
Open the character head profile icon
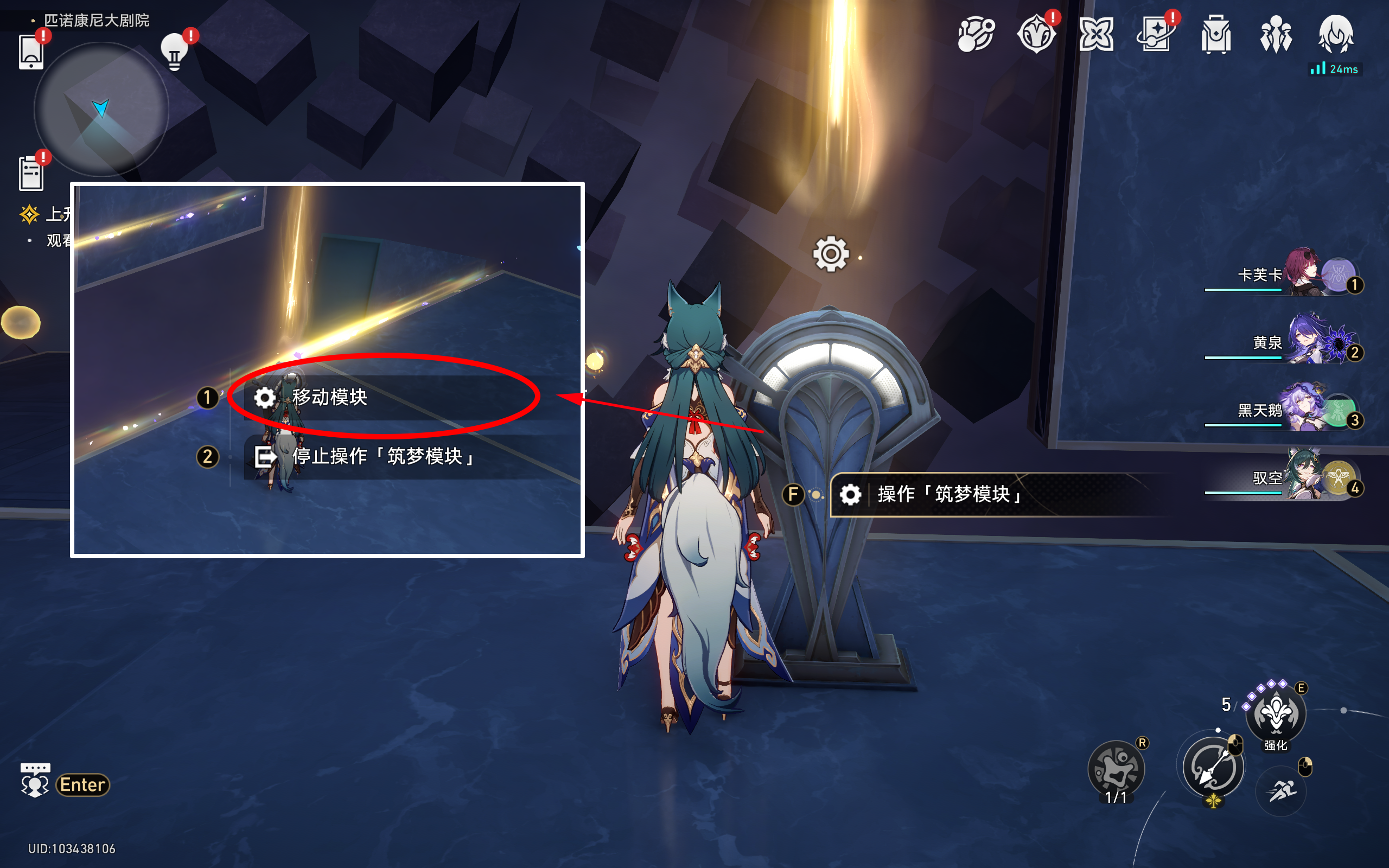[x=1336, y=34]
